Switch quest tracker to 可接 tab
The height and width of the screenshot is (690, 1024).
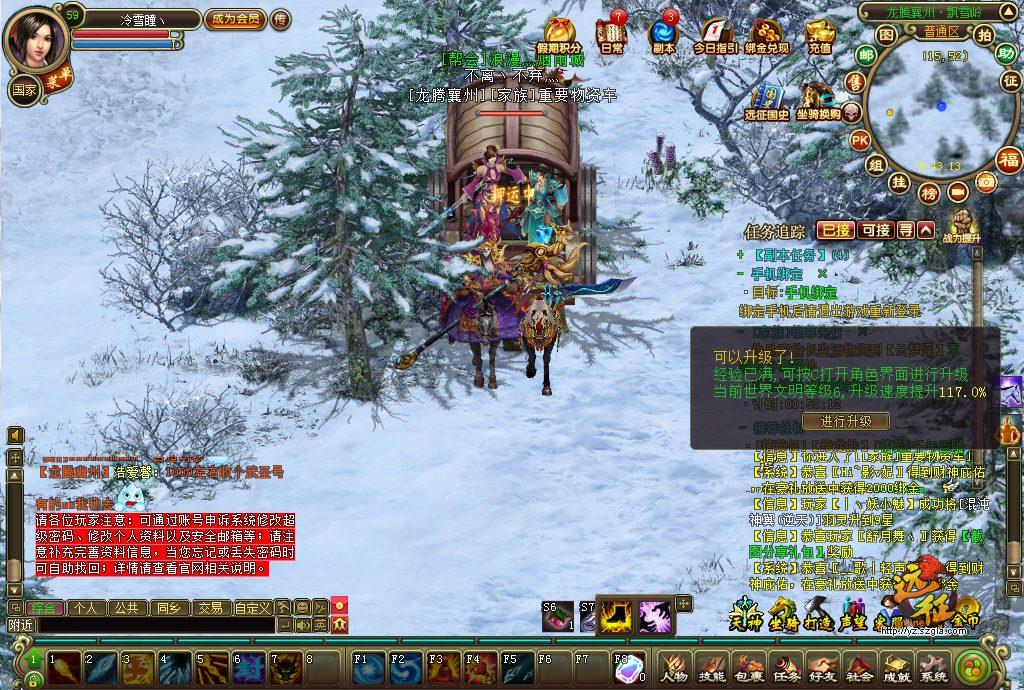(x=875, y=230)
